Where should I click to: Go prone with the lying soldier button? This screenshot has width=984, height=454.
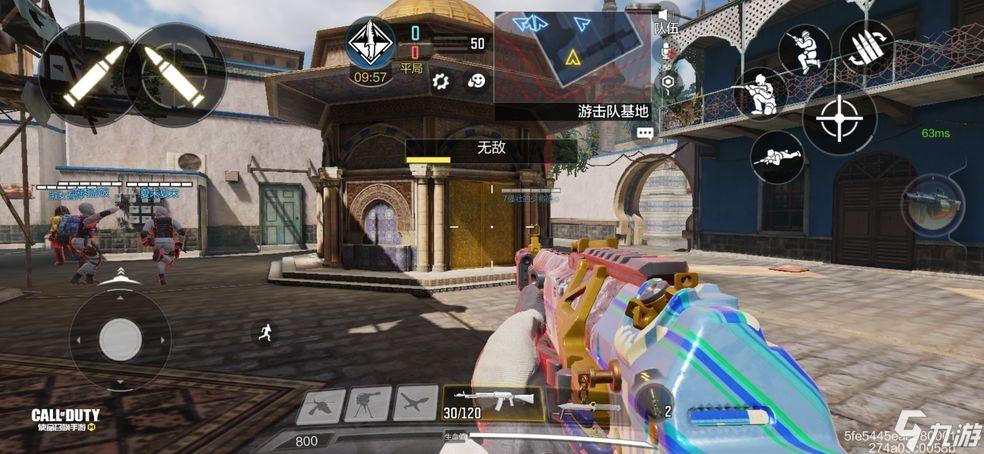pyautogui.click(x=778, y=158)
